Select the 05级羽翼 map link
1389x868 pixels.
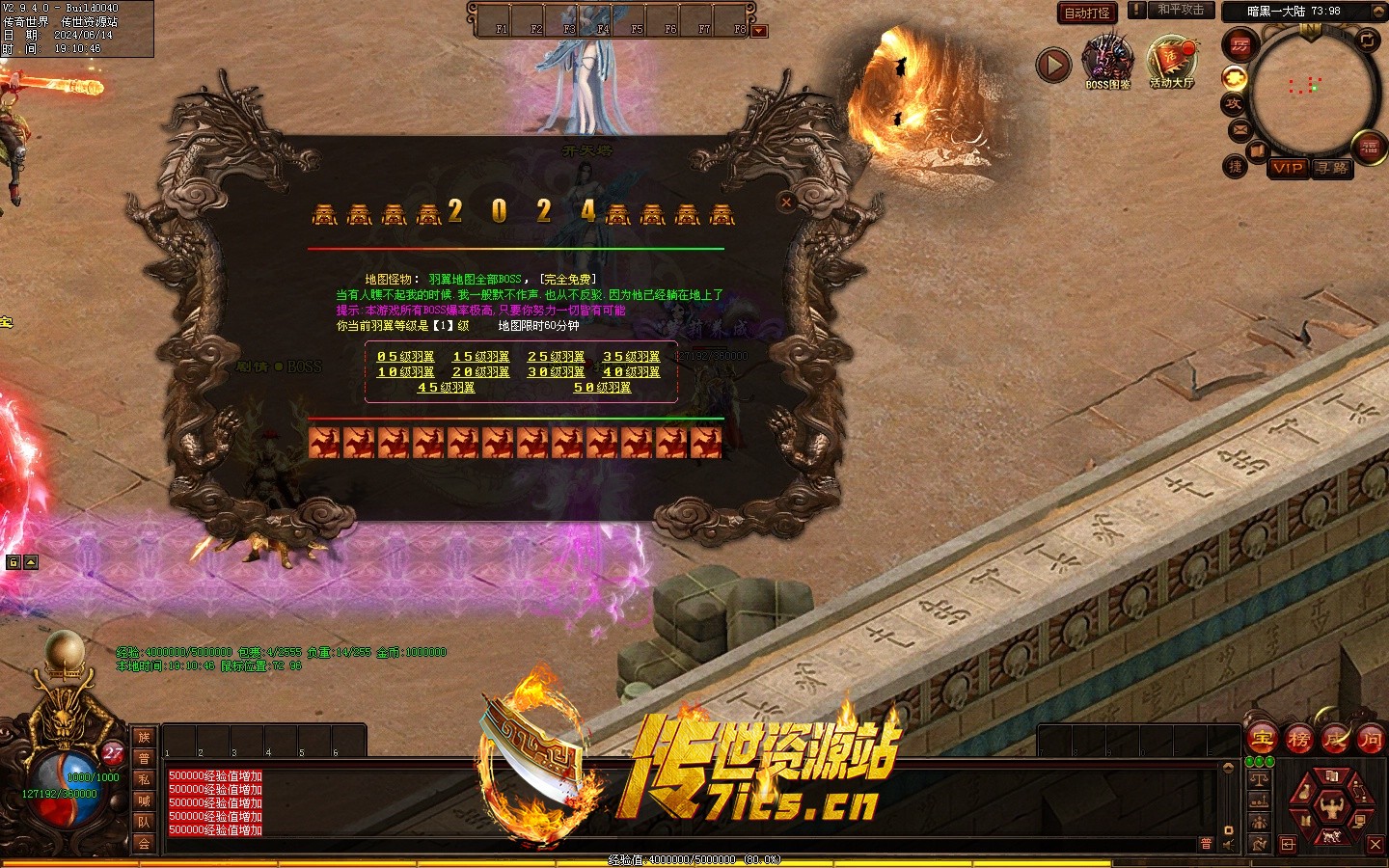click(x=405, y=357)
